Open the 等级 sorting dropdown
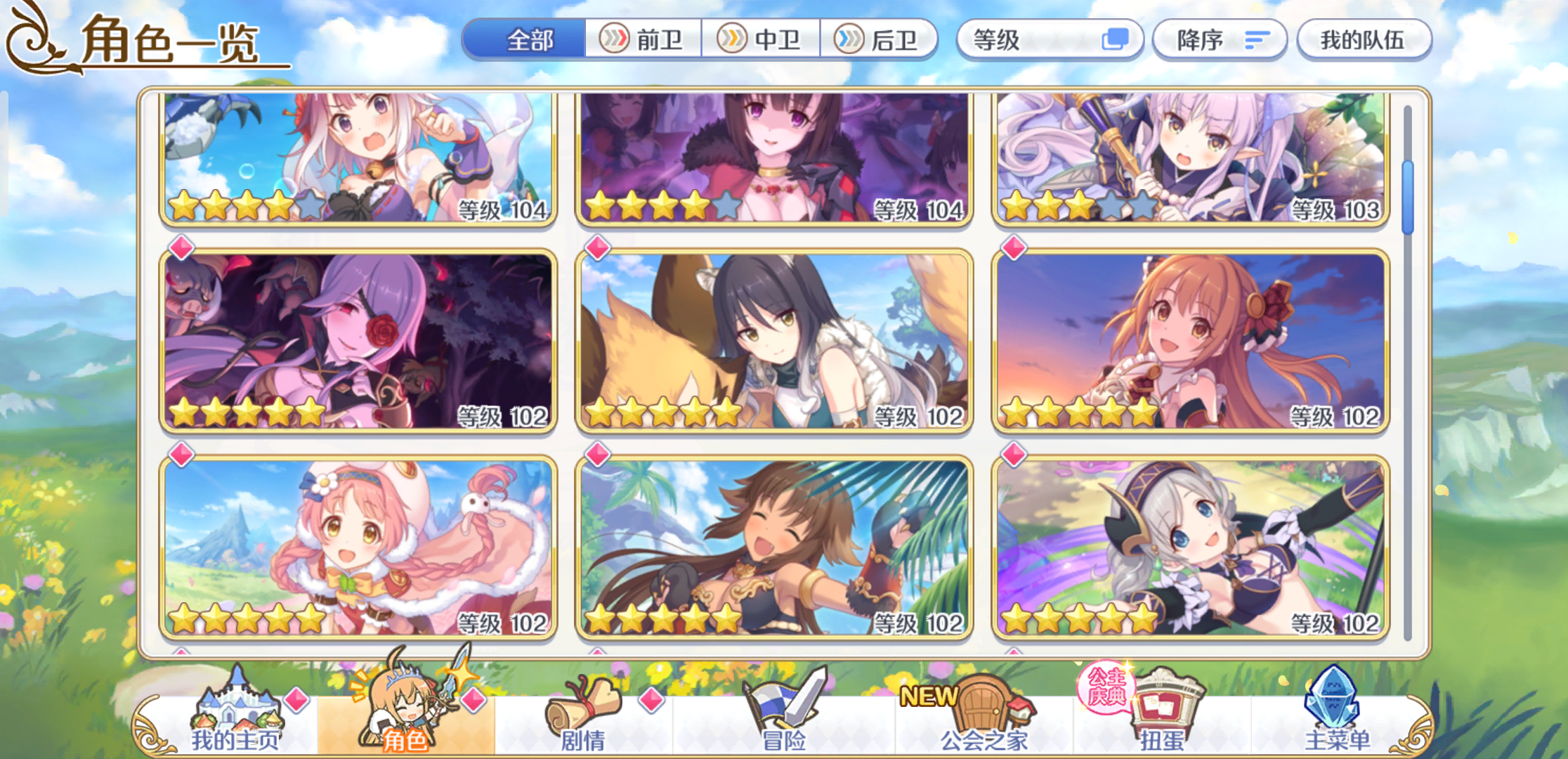The height and width of the screenshot is (759, 1568). 1033,40
